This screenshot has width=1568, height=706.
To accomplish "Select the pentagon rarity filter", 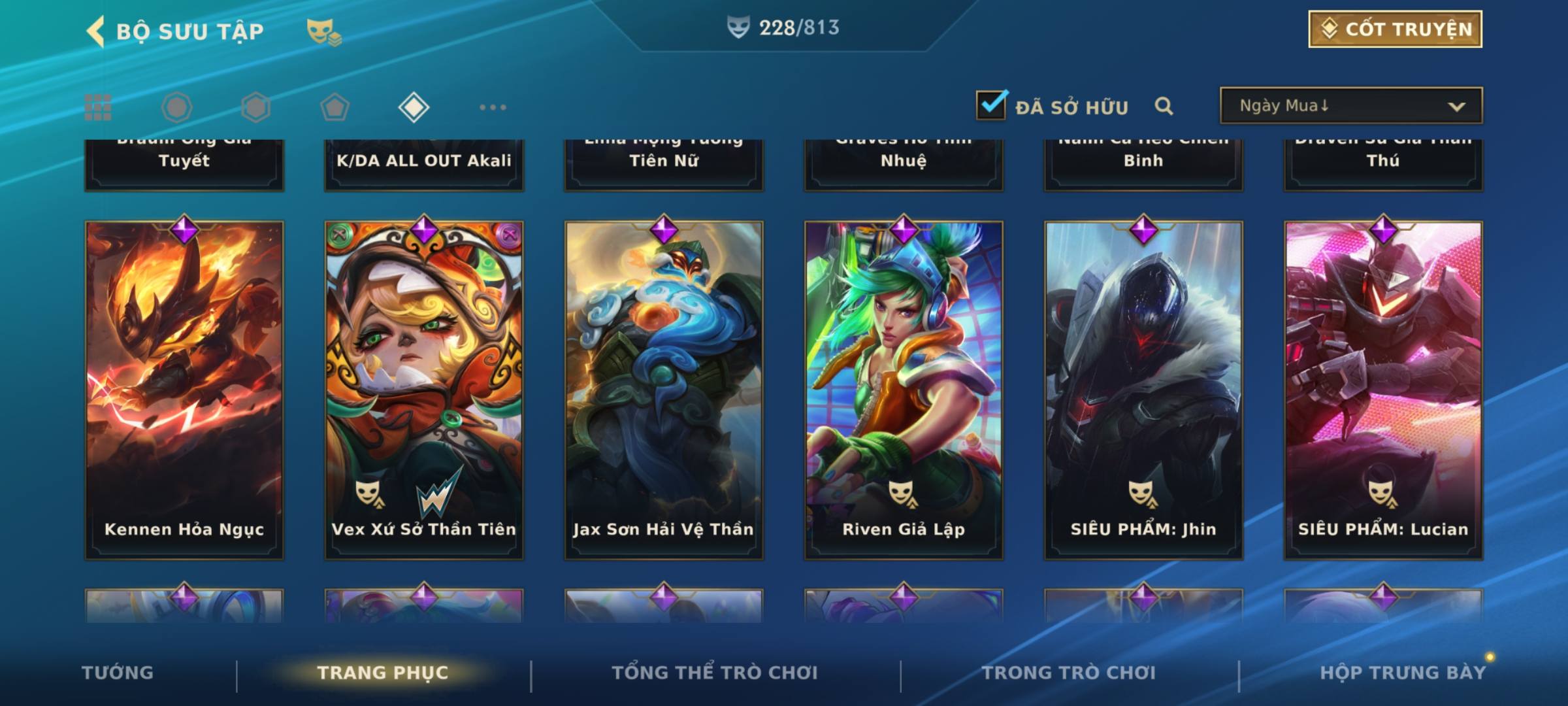I will point(335,107).
